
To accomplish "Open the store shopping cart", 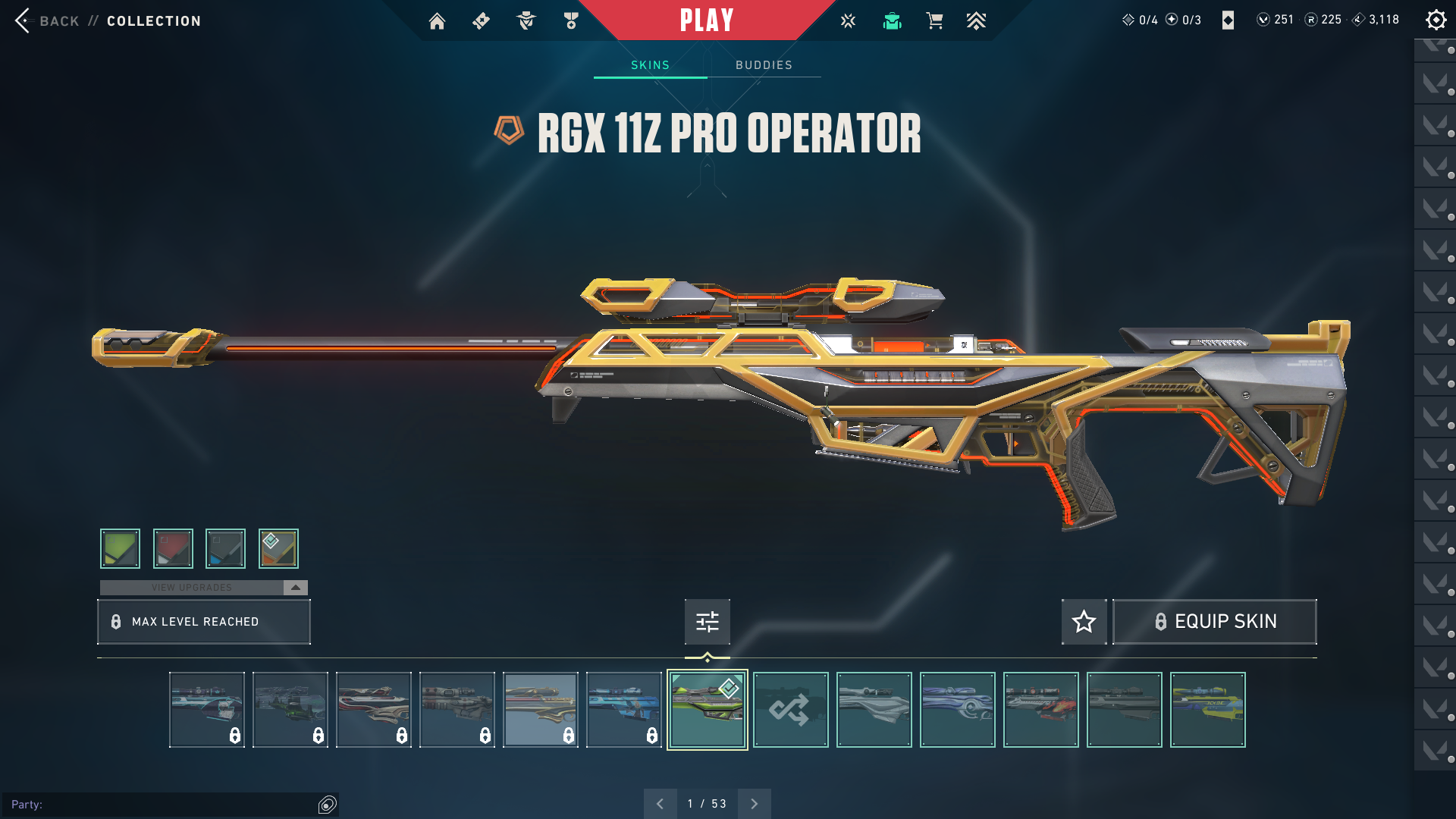I will (x=934, y=21).
